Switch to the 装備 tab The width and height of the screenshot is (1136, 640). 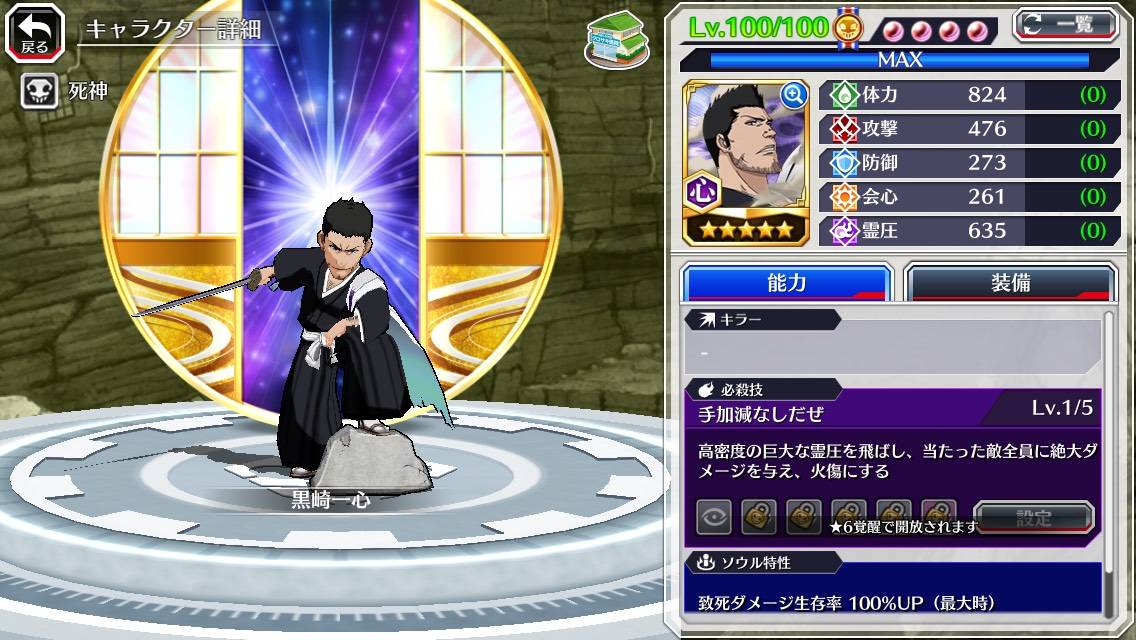coord(1009,283)
